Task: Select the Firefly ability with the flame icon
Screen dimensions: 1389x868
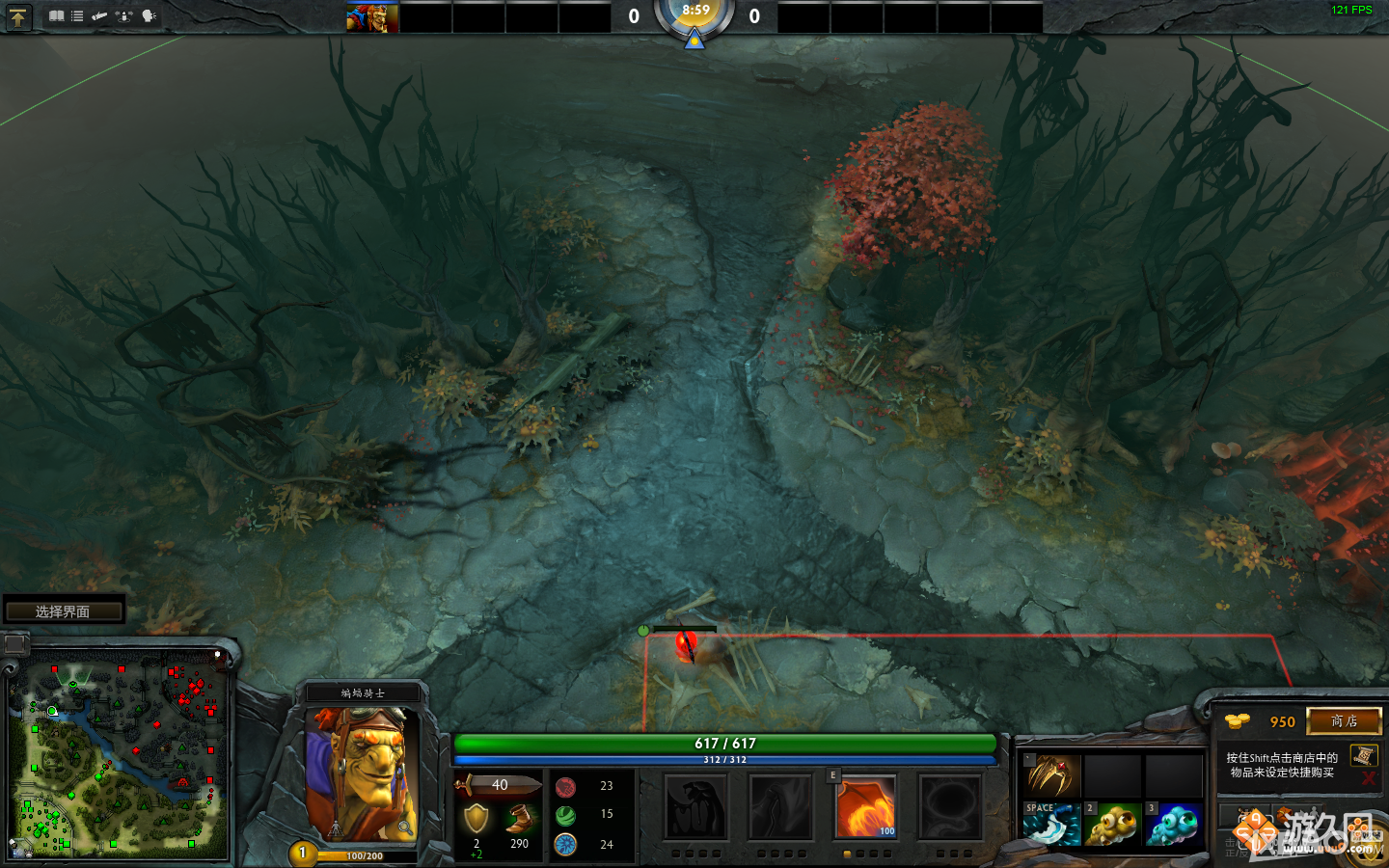Action: coord(865,807)
